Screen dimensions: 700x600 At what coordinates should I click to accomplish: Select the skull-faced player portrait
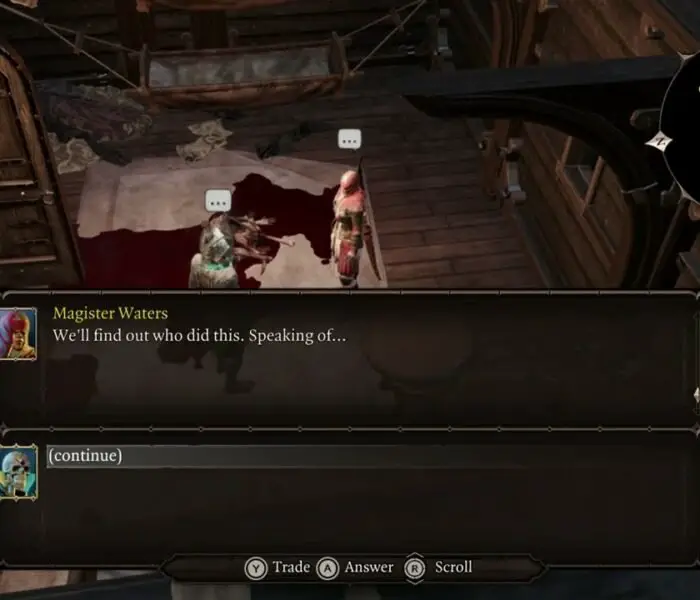coord(19,471)
